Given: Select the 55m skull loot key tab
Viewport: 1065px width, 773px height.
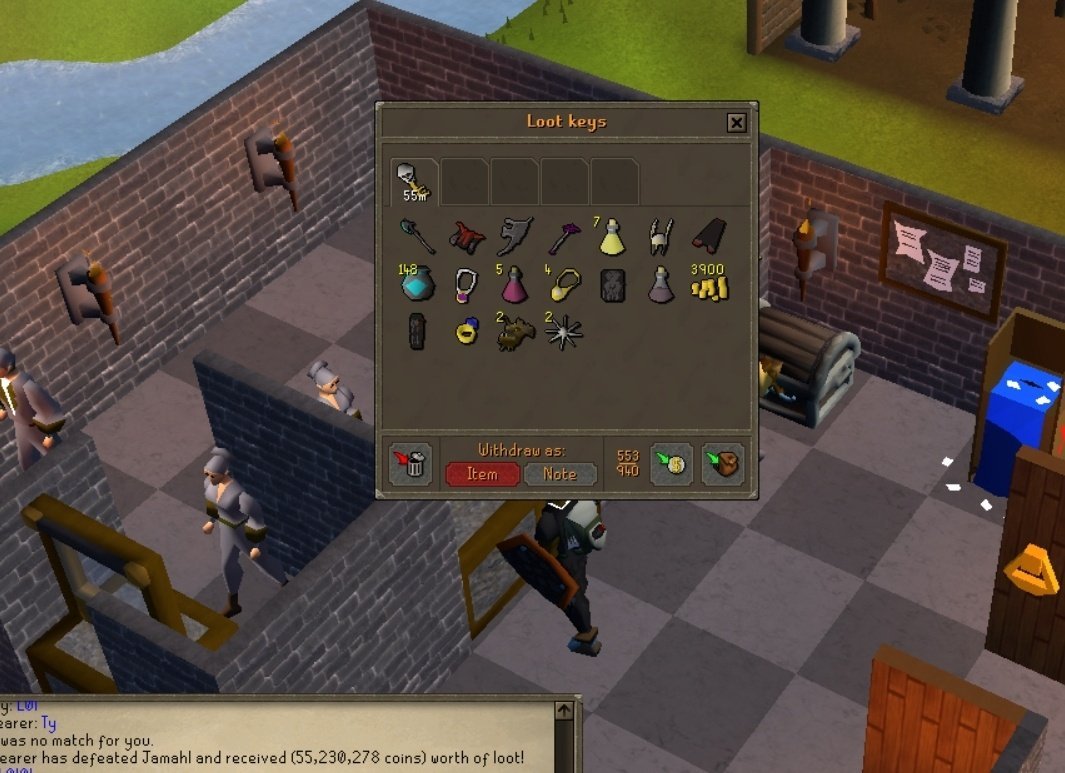Looking at the screenshot, I should tap(414, 181).
